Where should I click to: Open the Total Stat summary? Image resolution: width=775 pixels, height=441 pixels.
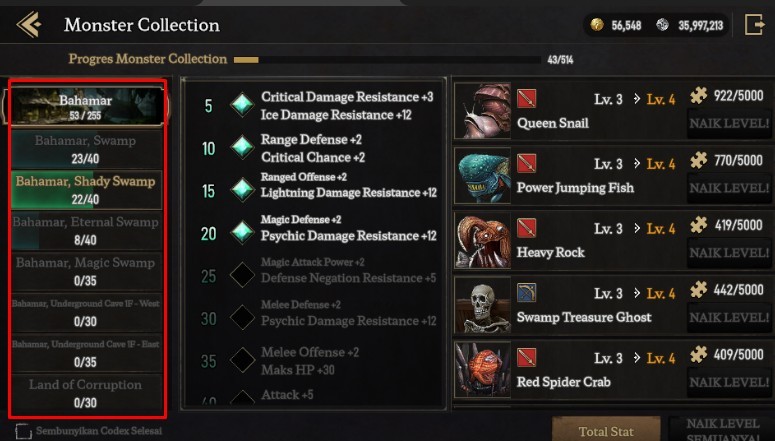(606, 431)
